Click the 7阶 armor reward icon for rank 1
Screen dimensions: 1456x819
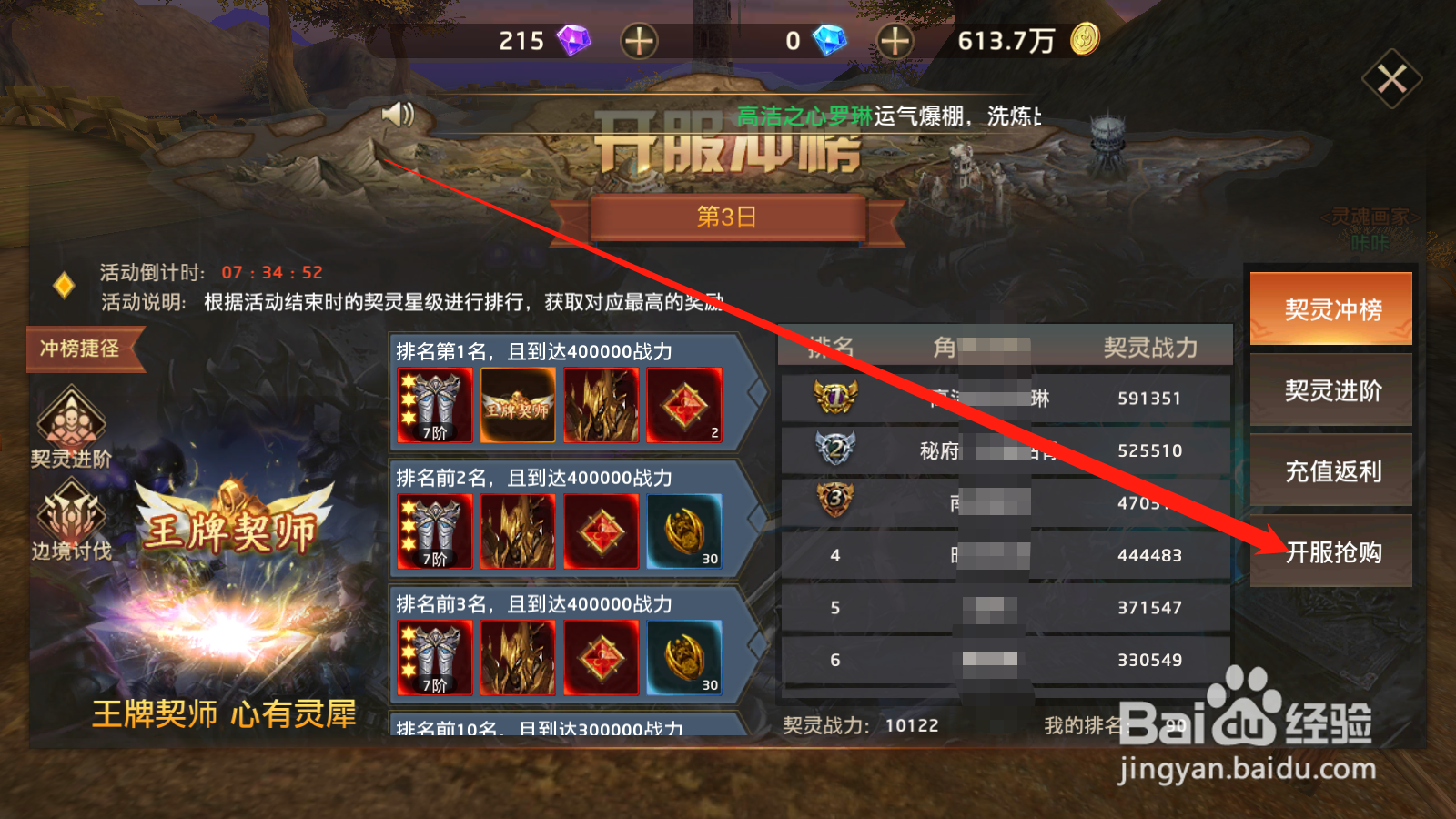[433, 406]
